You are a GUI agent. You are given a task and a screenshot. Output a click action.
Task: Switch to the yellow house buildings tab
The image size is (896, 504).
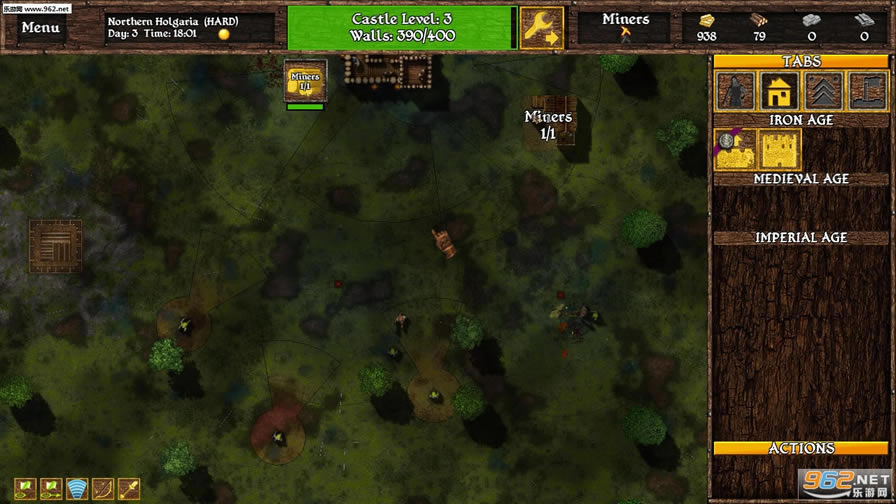(779, 91)
